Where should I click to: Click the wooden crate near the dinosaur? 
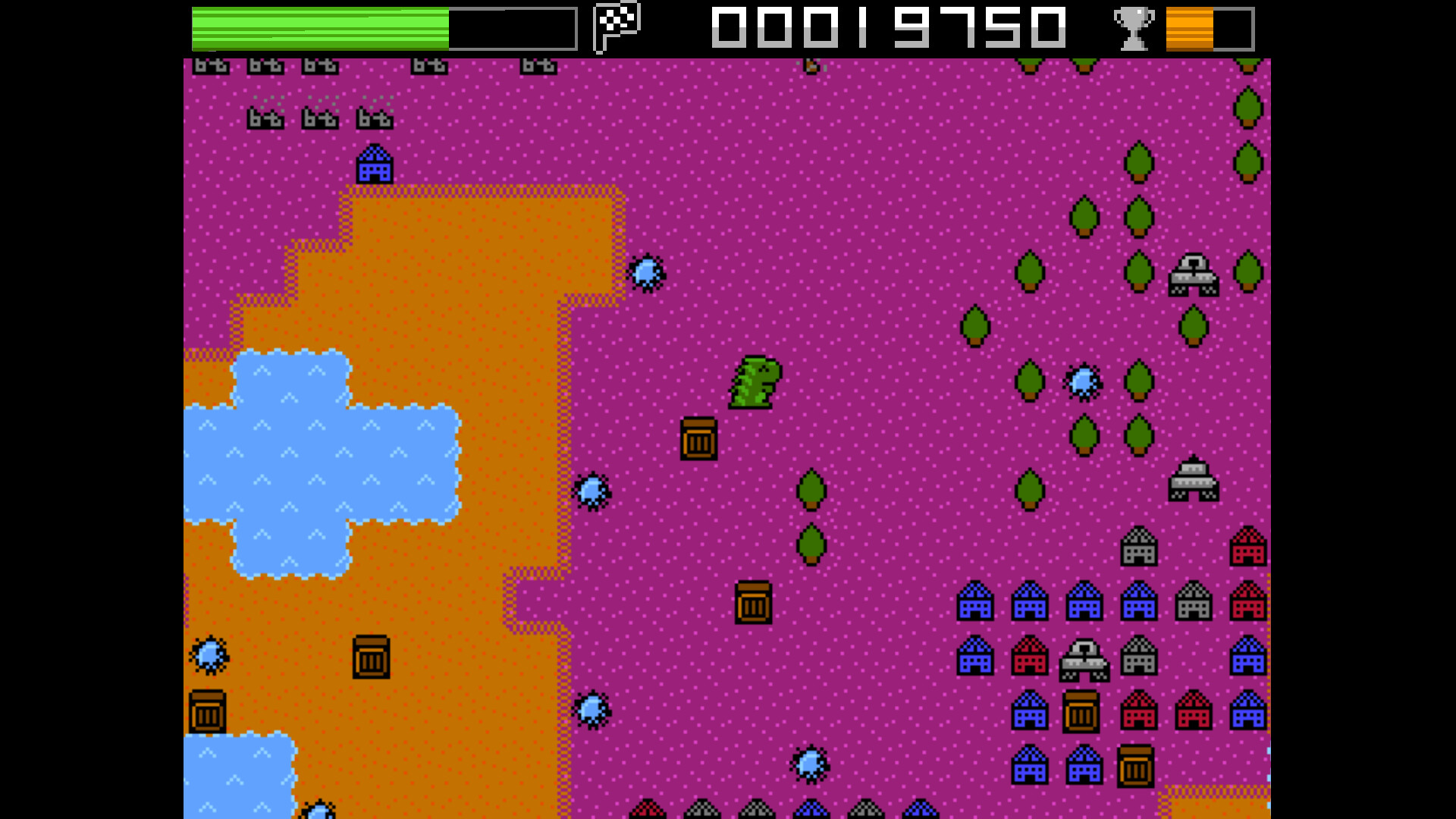point(699,440)
